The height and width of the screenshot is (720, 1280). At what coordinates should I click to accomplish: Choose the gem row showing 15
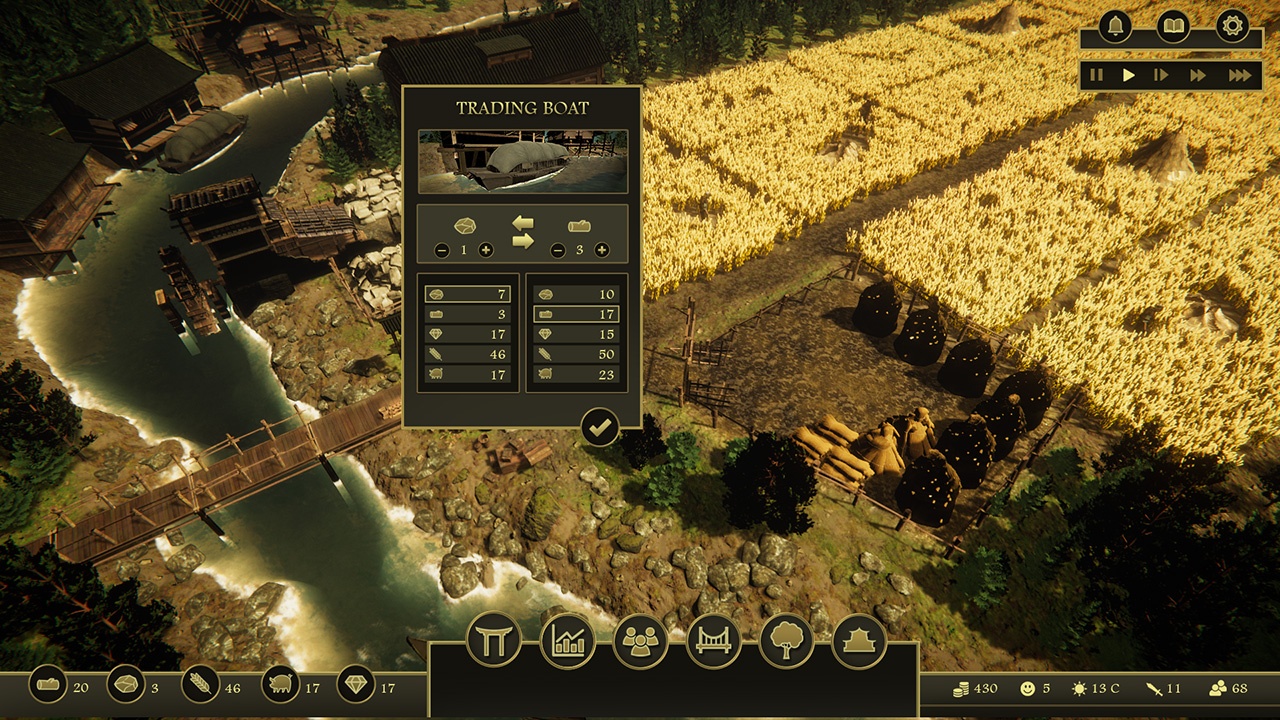(576, 334)
